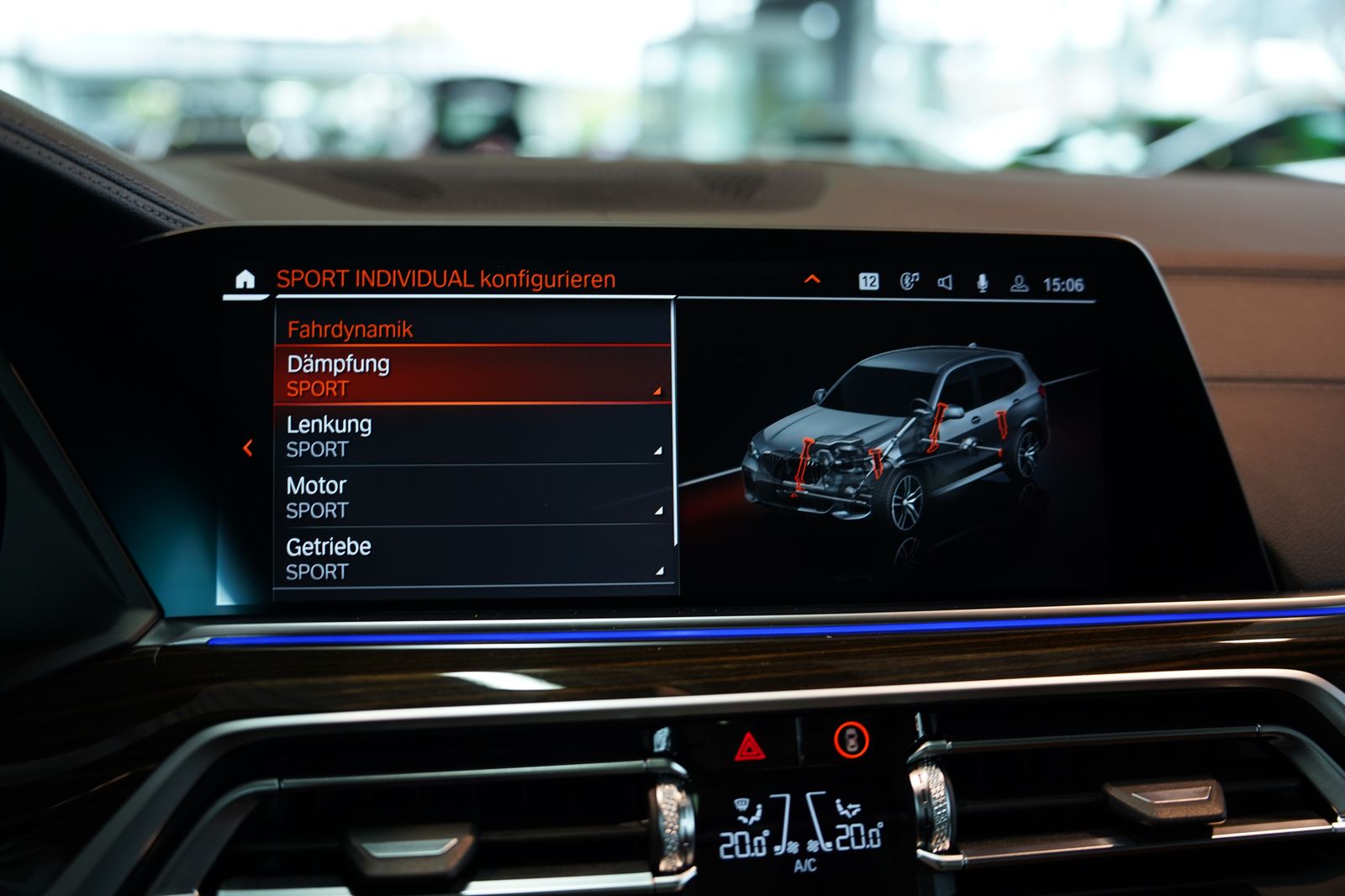Open the driver profile icon

pyautogui.click(x=1019, y=283)
